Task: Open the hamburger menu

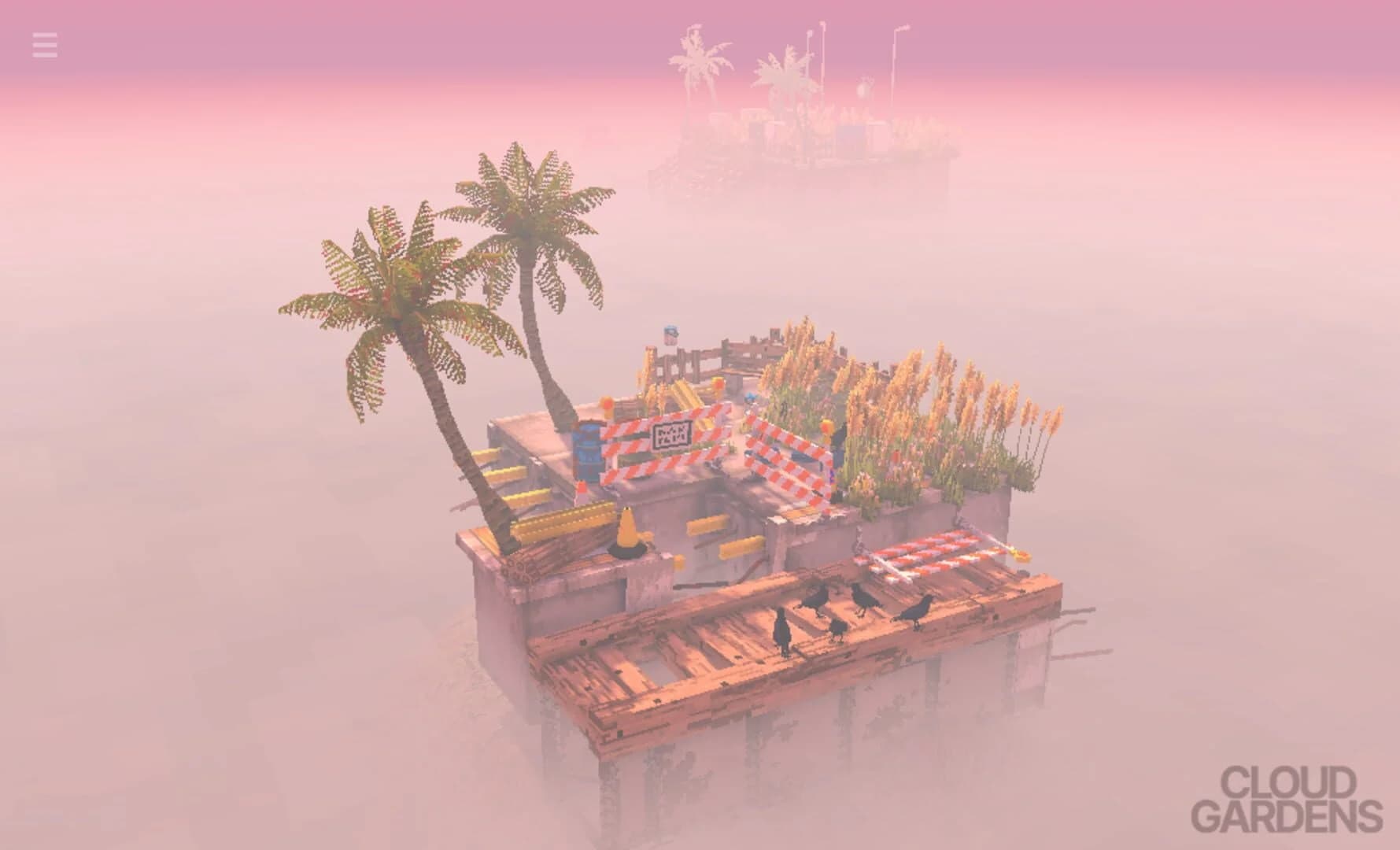Action: click(45, 46)
